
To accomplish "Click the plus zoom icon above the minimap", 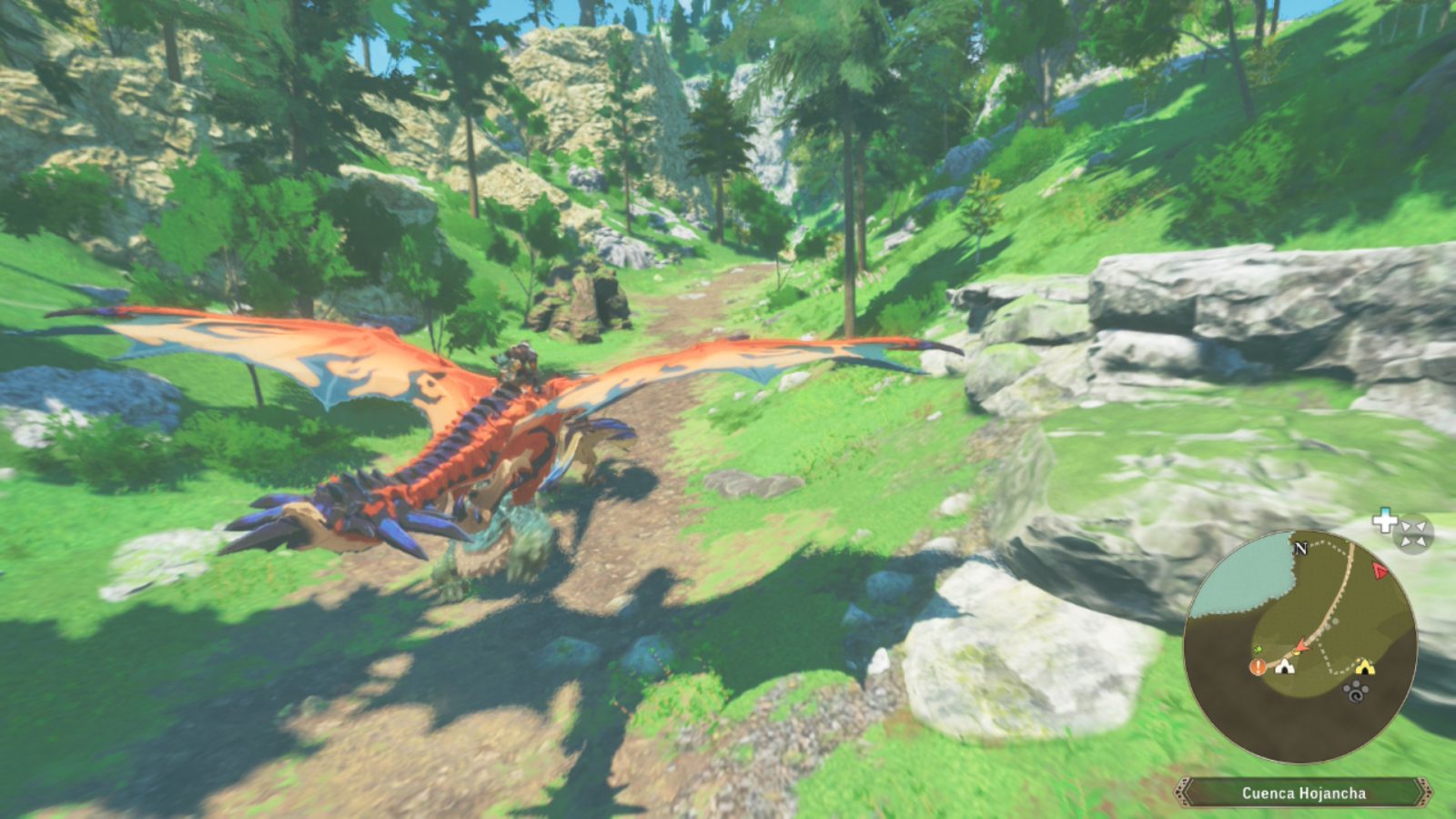I will (1384, 521).
